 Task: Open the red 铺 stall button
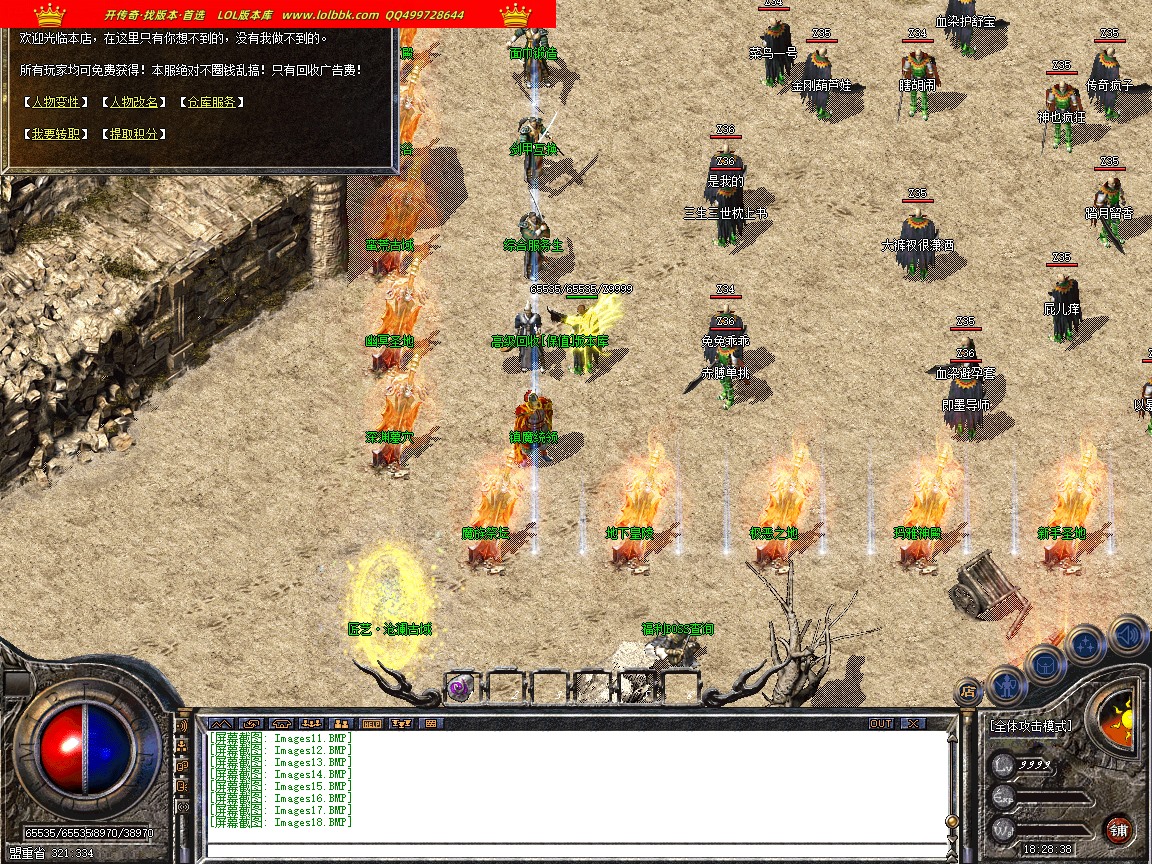click(1118, 829)
